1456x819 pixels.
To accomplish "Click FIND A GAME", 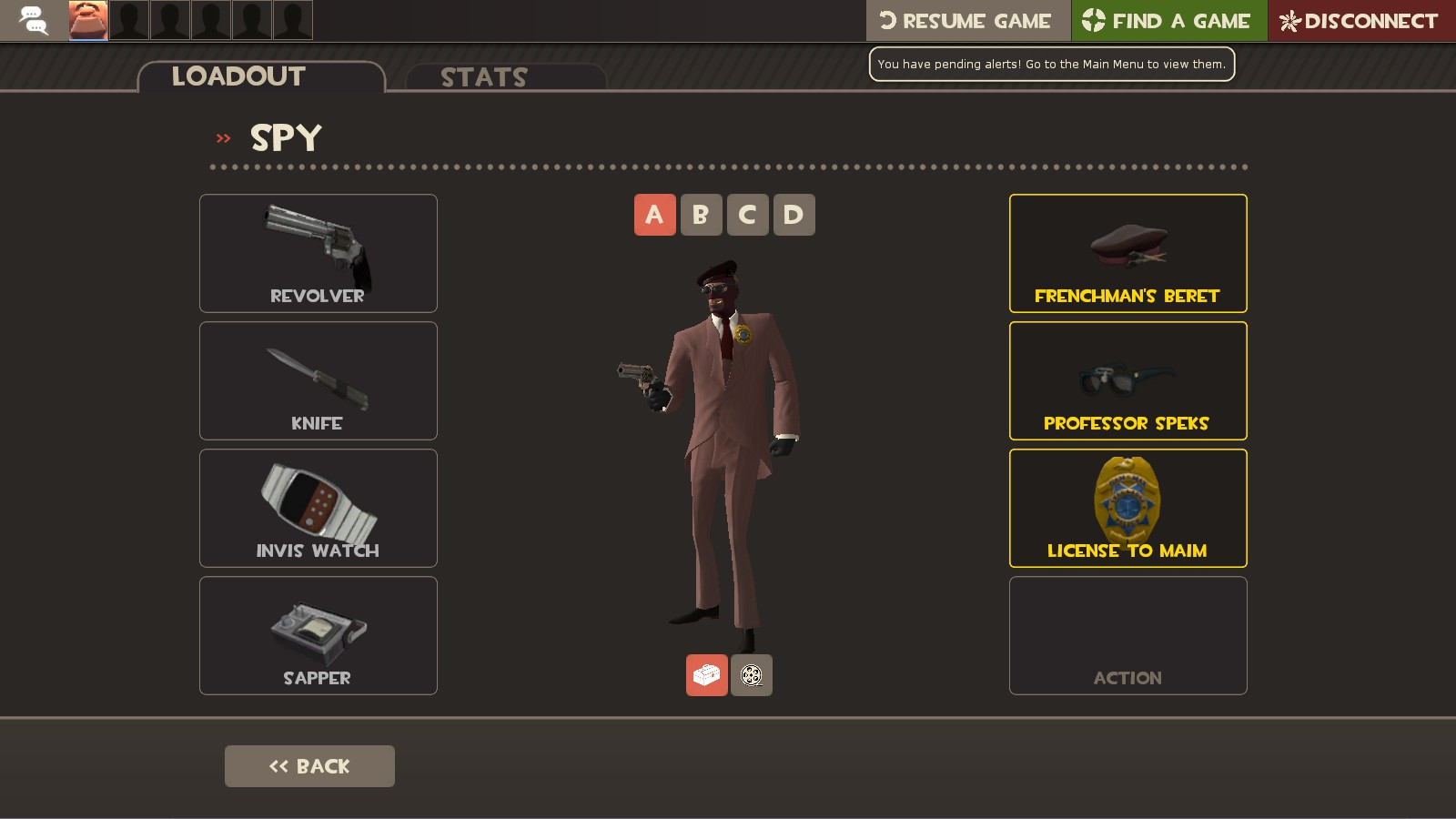I will (1169, 20).
